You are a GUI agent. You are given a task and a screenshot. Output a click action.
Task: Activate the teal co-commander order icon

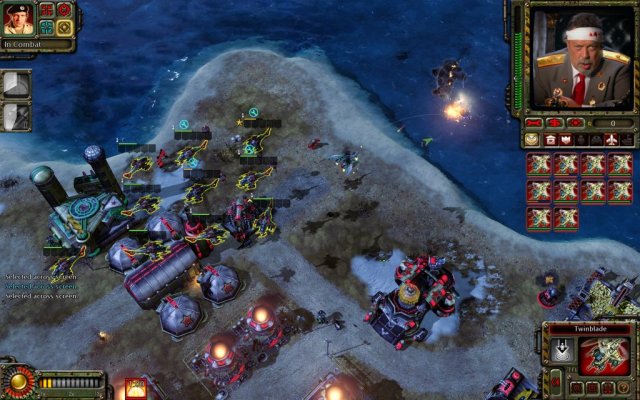(47, 27)
